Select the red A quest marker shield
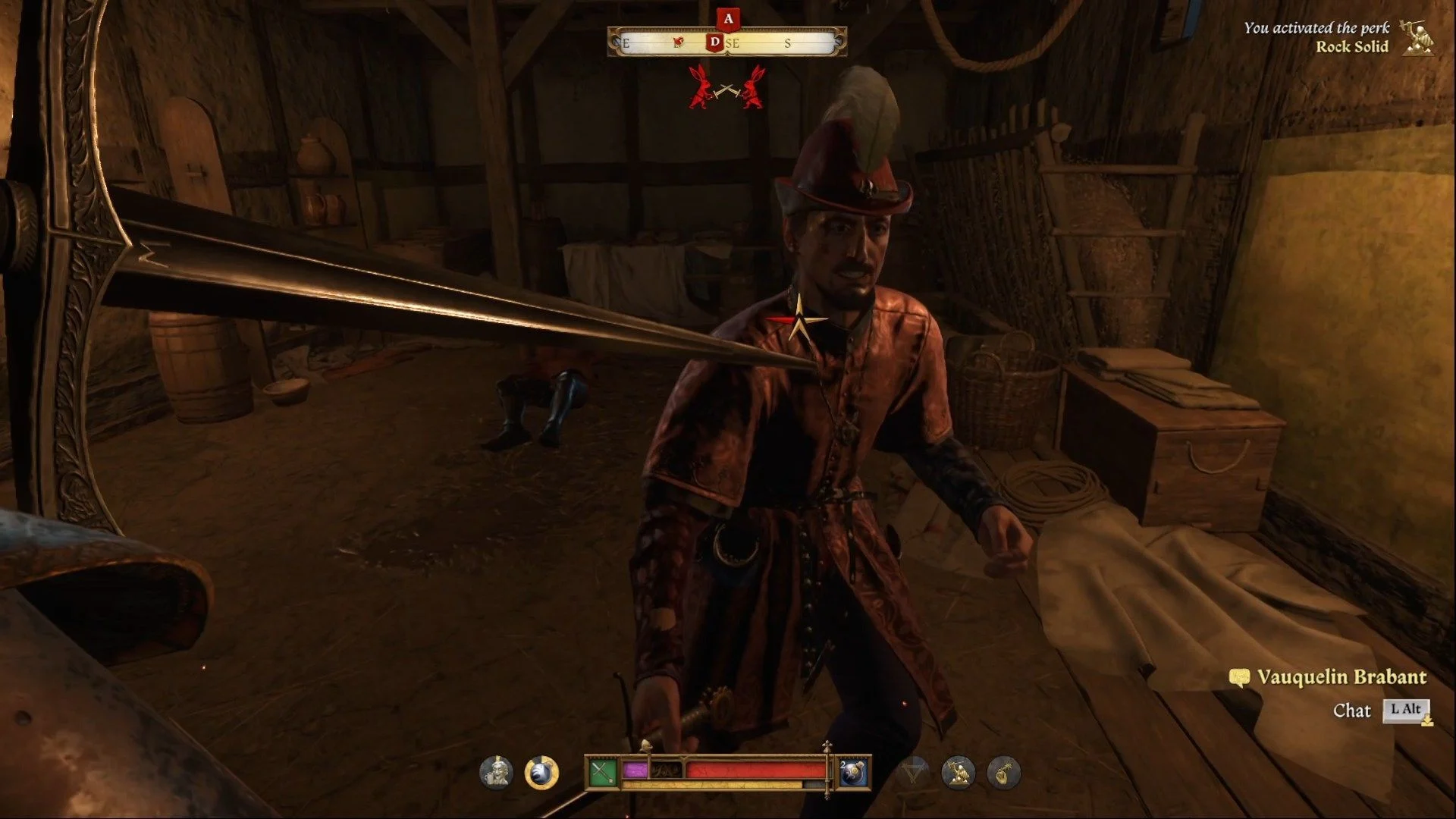Viewport: 1456px width, 819px height. [x=728, y=19]
